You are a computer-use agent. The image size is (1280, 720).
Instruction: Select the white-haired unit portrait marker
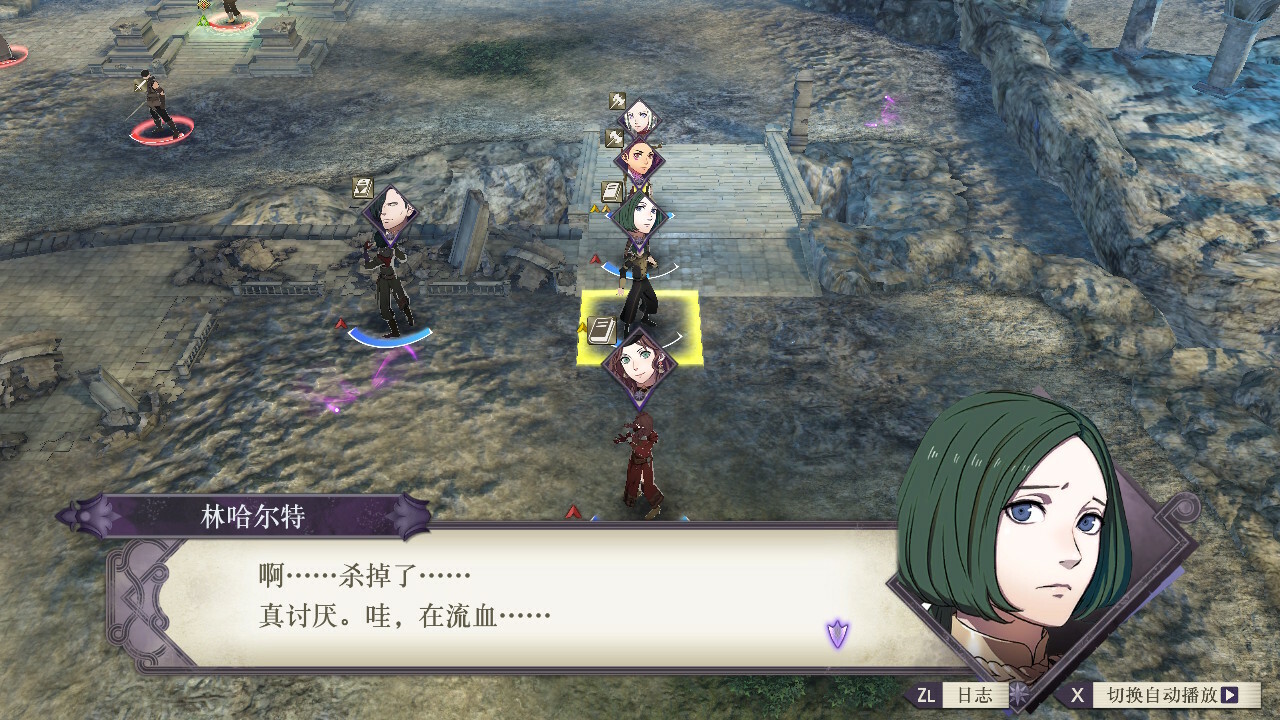pyautogui.click(x=638, y=118)
